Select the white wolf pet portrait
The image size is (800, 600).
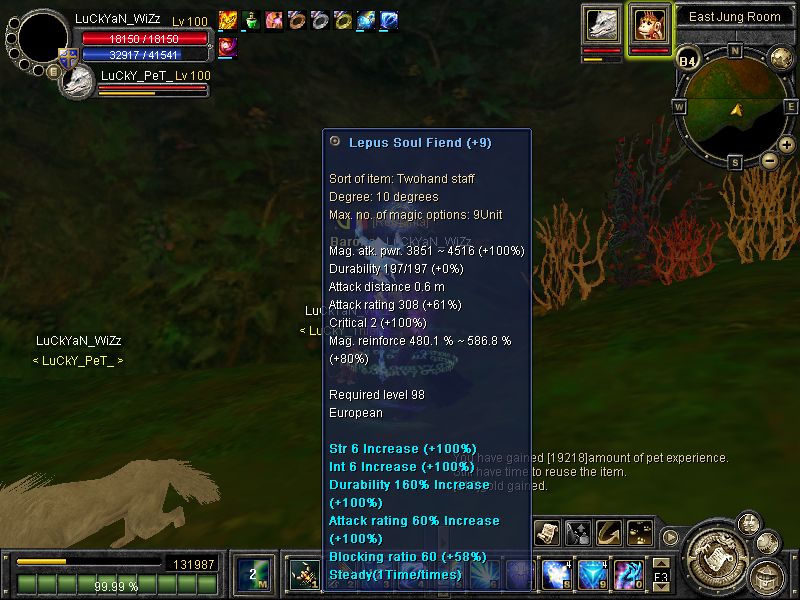(602, 24)
